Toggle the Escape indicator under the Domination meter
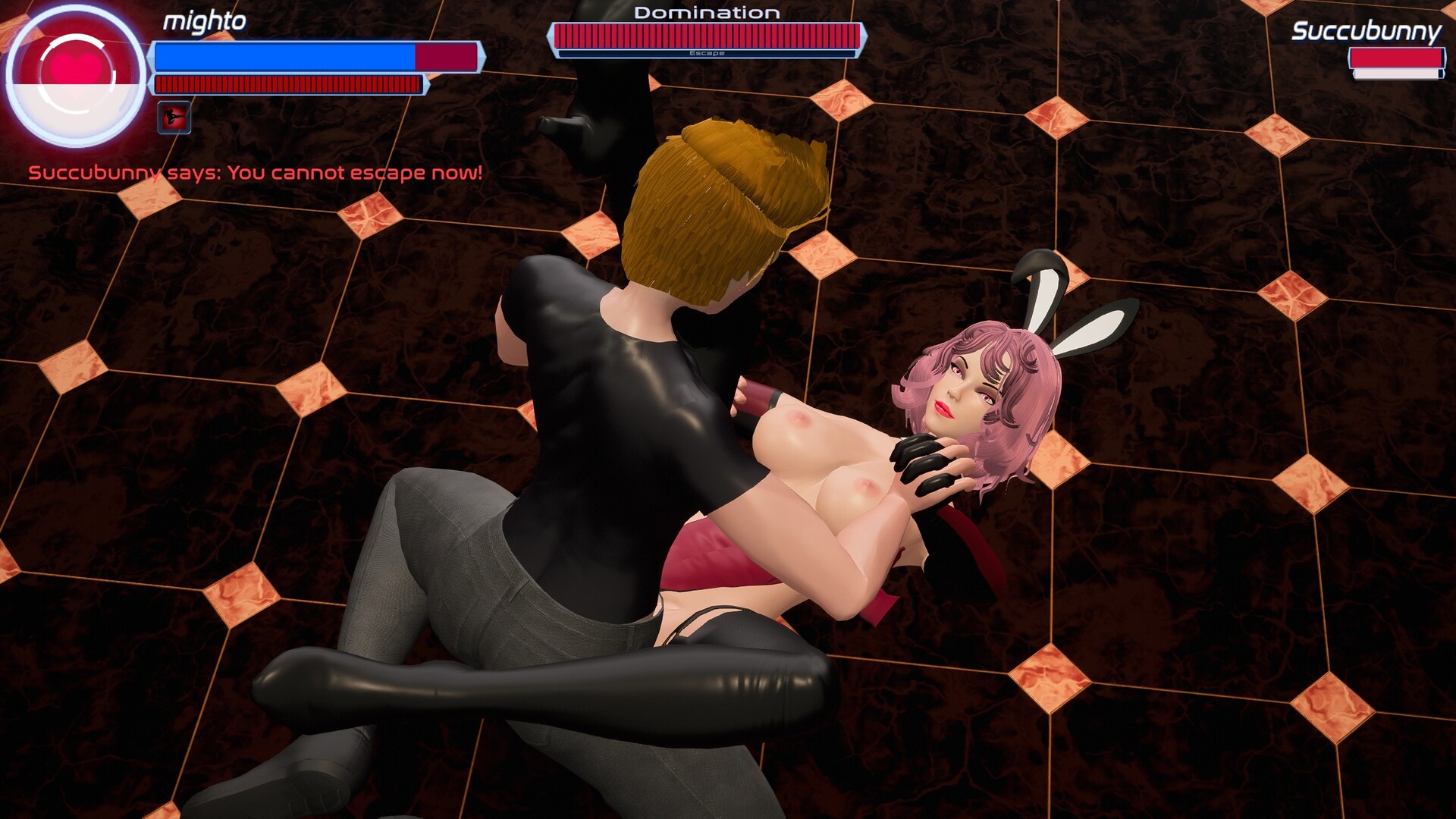Screen dimensions: 1456x819 [x=707, y=55]
